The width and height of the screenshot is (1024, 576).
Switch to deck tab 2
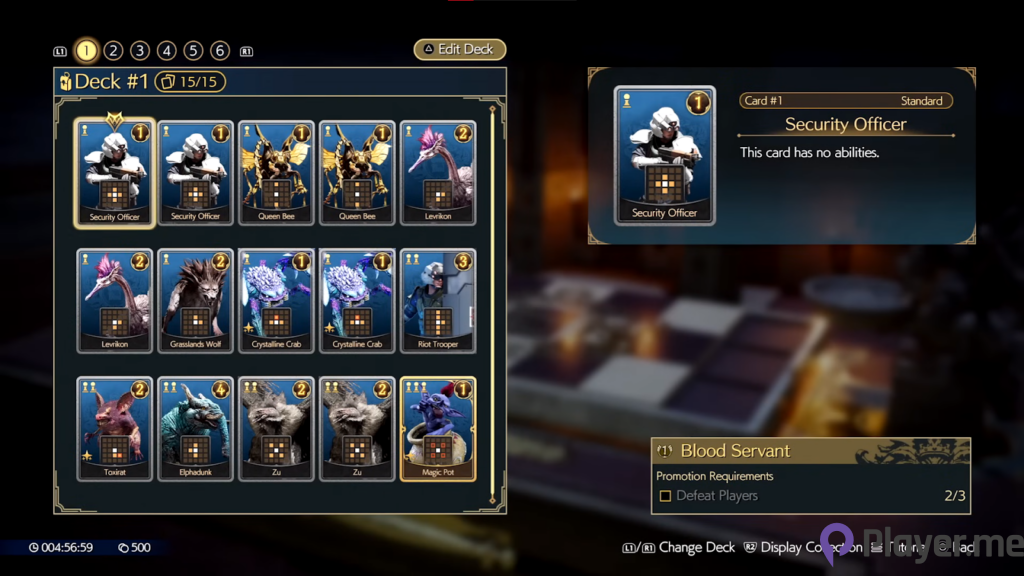coord(113,51)
